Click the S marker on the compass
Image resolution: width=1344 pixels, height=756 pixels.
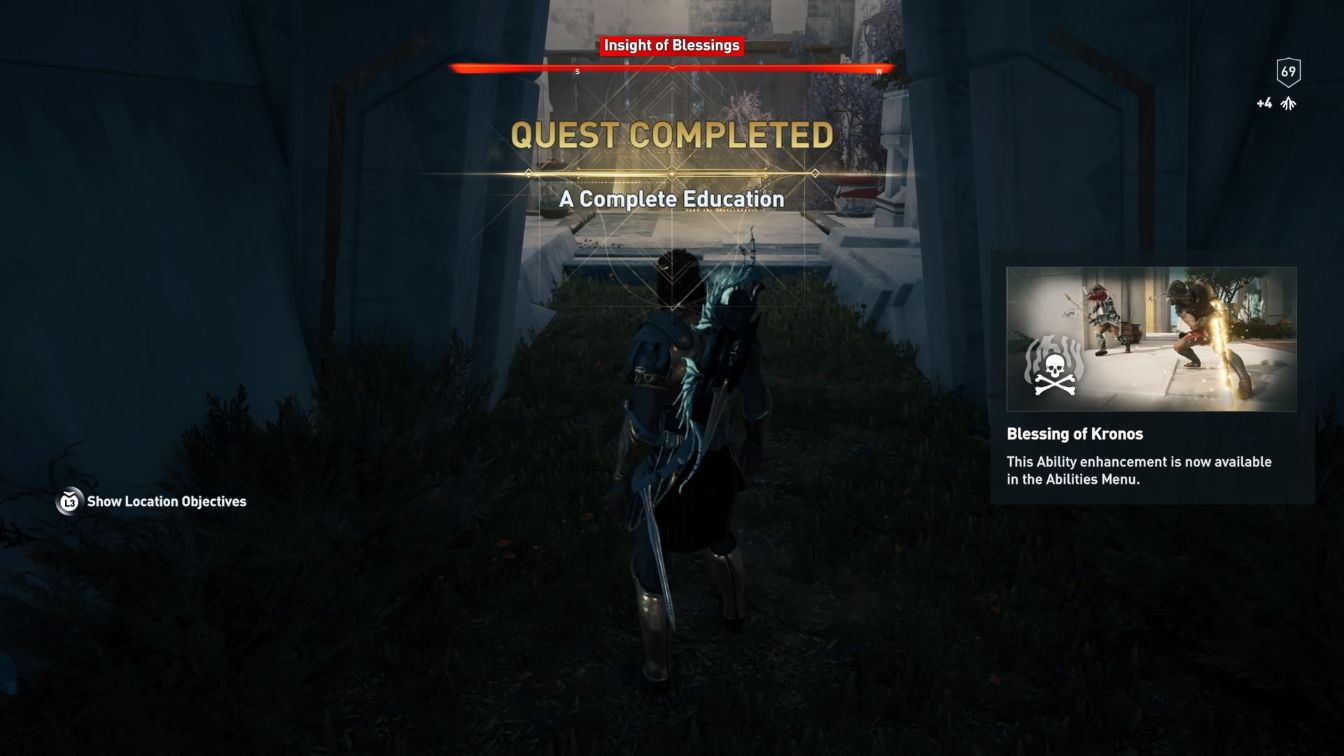[x=578, y=71]
